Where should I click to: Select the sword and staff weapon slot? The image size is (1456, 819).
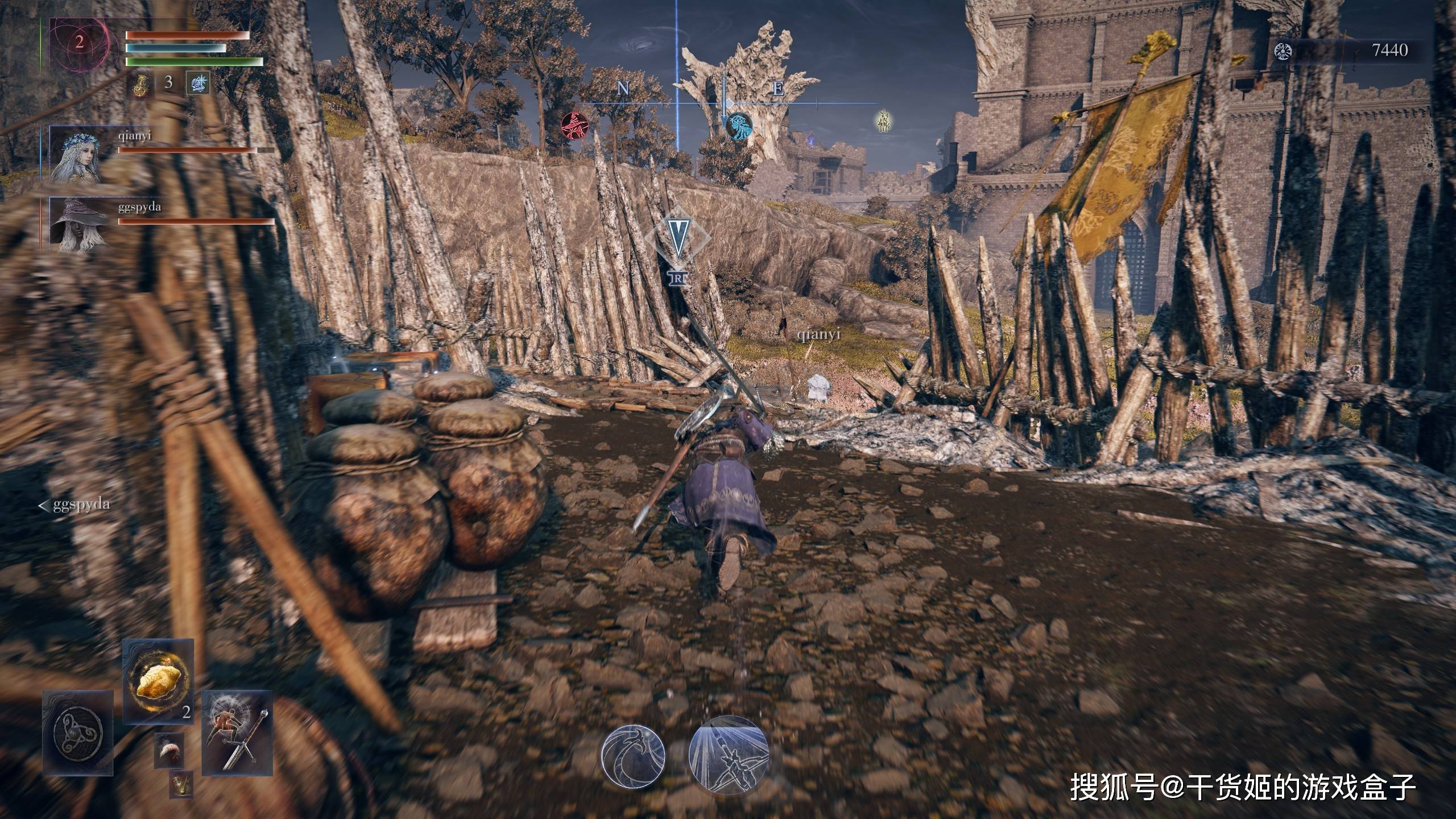(x=237, y=732)
